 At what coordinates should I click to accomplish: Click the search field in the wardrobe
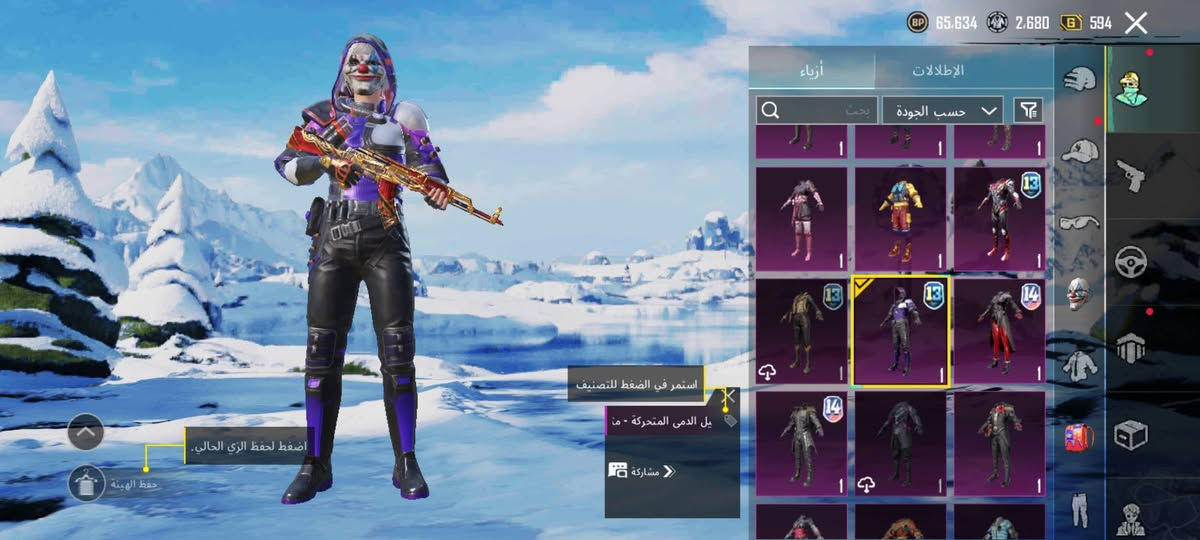click(x=816, y=110)
